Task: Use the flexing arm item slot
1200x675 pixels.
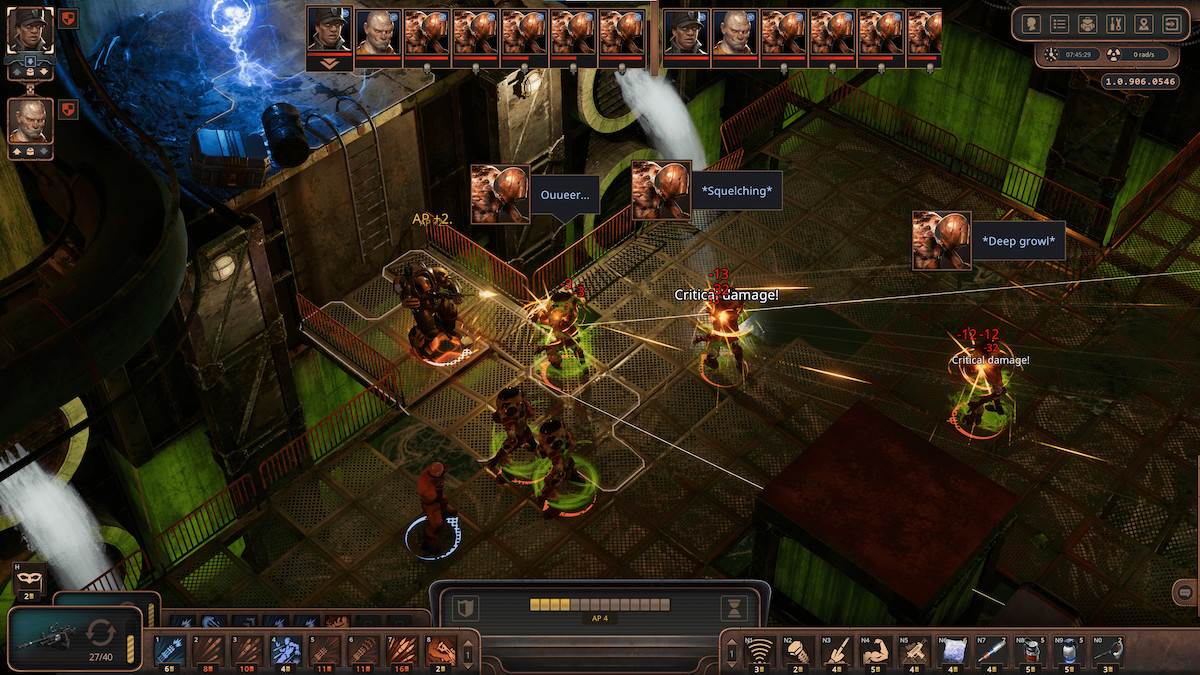Action: [876, 651]
